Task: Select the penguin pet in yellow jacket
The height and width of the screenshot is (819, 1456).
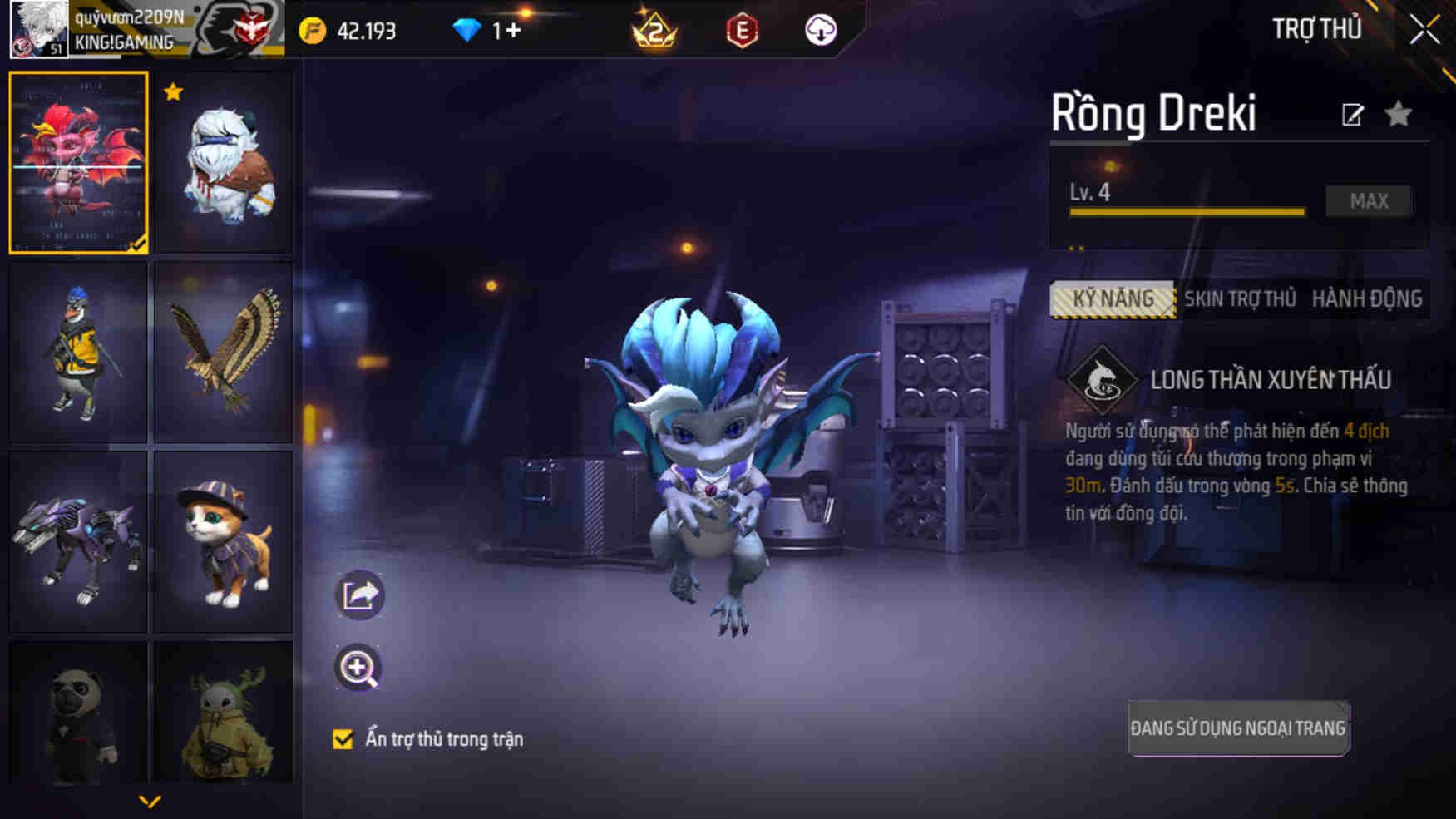Action: coord(78,352)
